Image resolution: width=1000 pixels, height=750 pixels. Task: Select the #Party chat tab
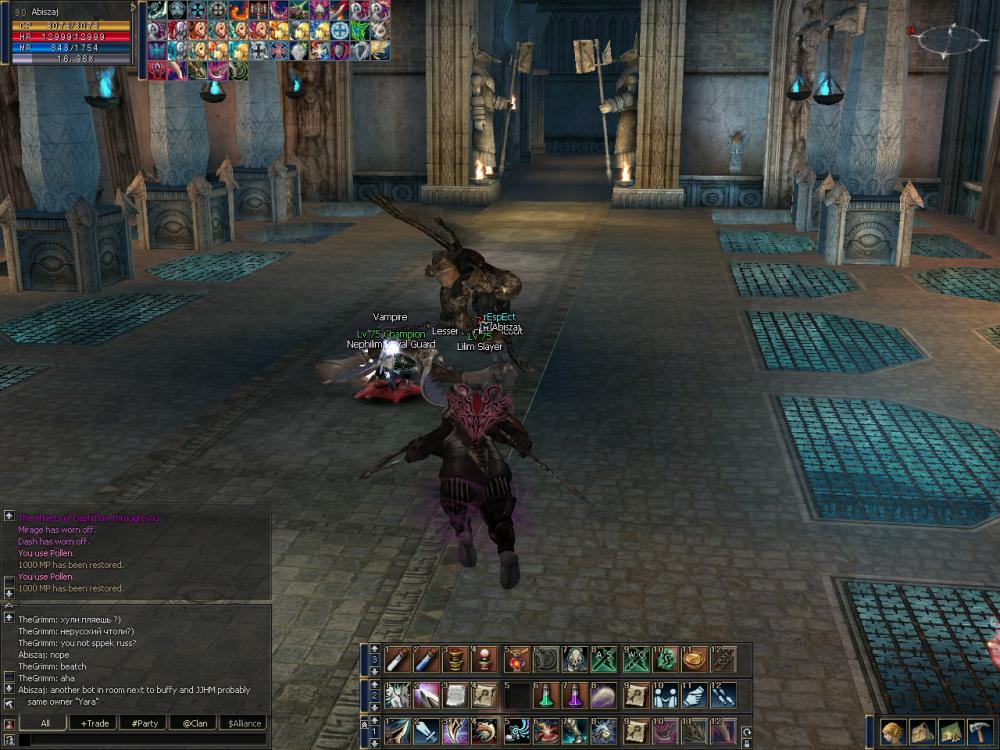[145, 723]
